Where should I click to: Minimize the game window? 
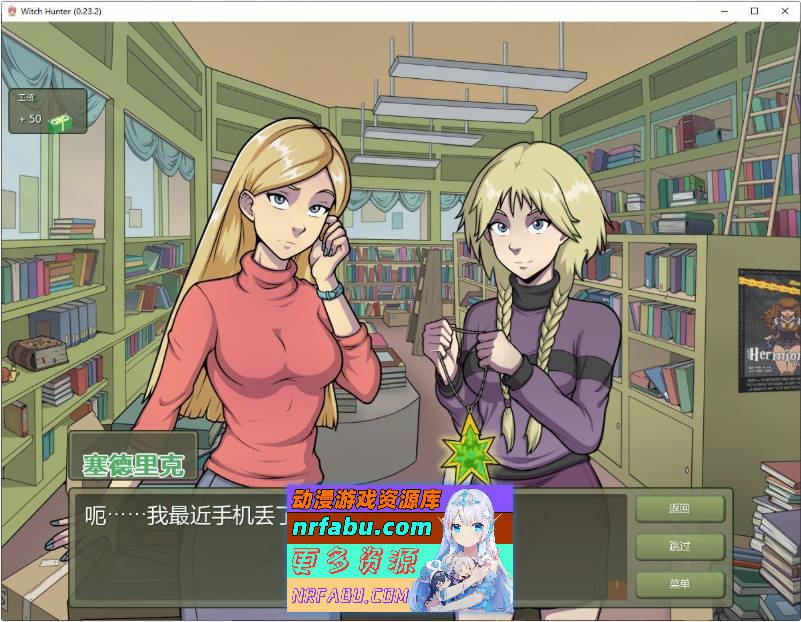(x=726, y=10)
